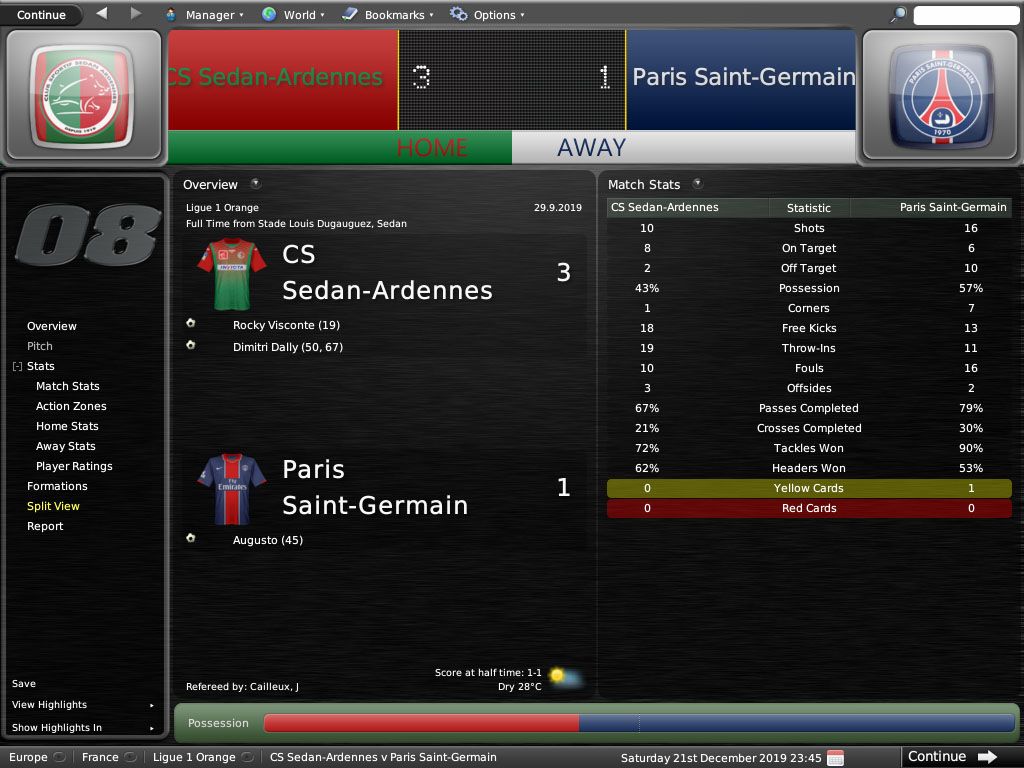Image resolution: width=1024 pixels, height=768 pixels.
Task: Open the calendar icon beside the date
Action: [836, 757]
